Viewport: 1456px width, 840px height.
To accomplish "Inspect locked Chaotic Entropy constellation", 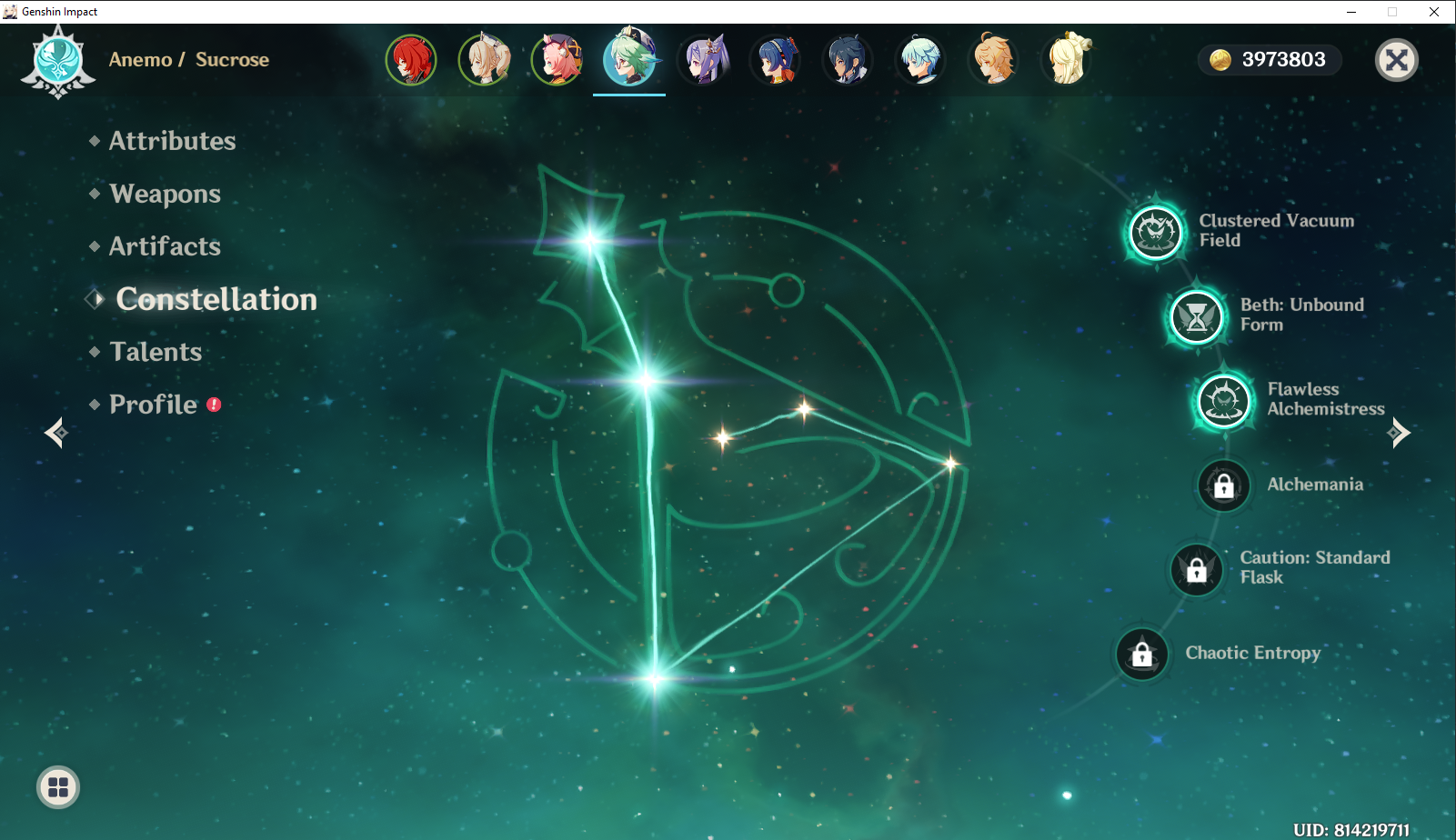I will pyautogui.click(x=1142, y=654).
